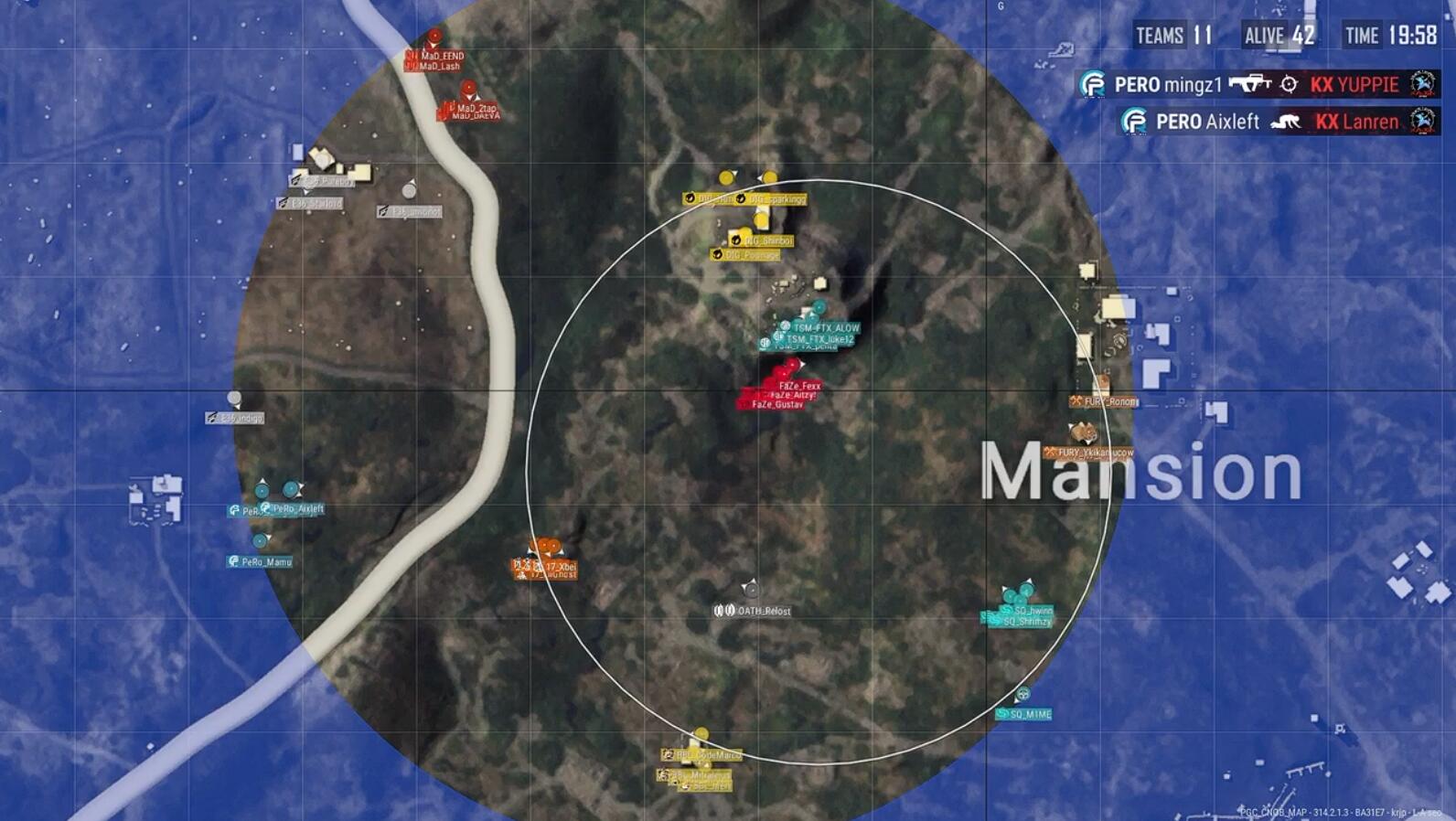1456x821 pixels.
Task: Select the FaZe_Gustav player label
Action: 776,404
